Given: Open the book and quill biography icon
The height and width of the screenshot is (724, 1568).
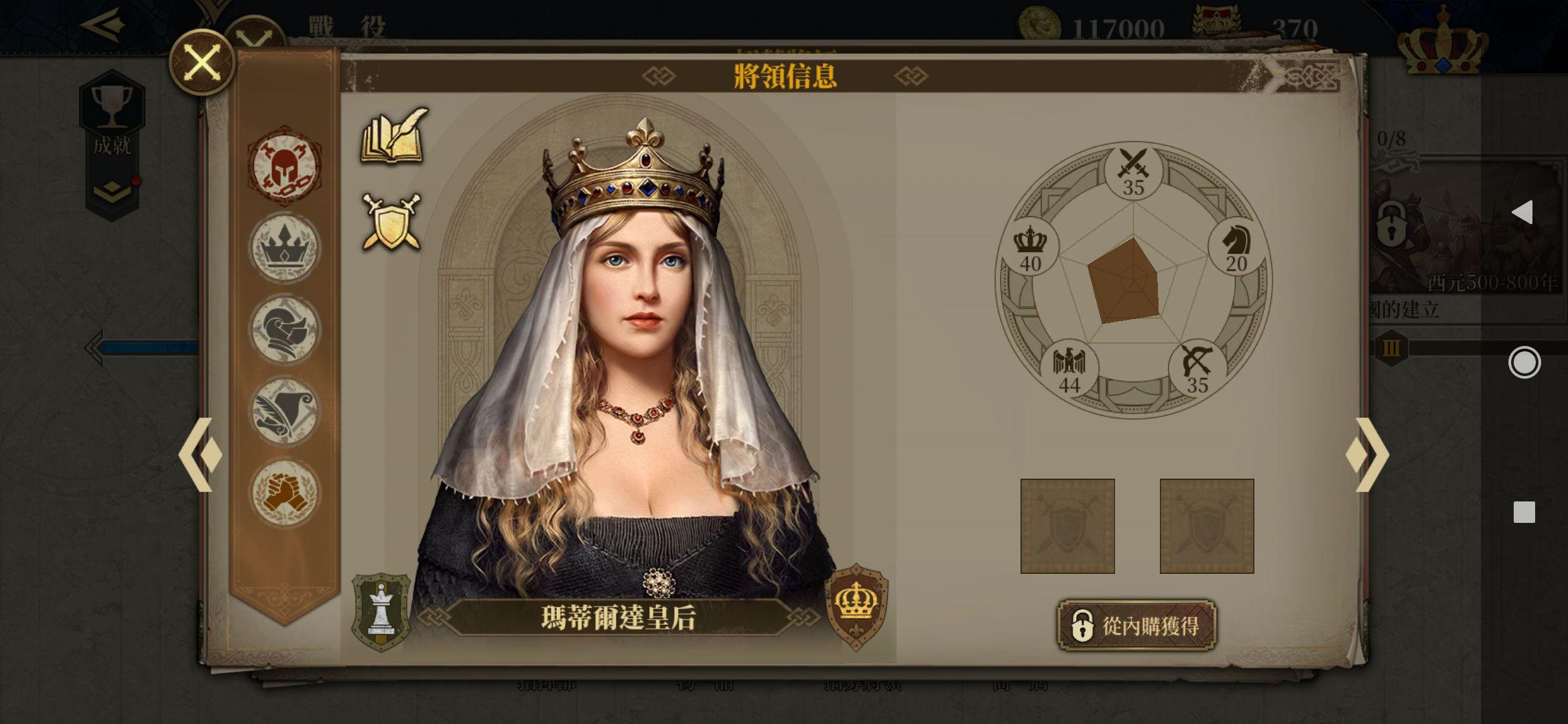Looking at the screenshot, I should [395, 136].
